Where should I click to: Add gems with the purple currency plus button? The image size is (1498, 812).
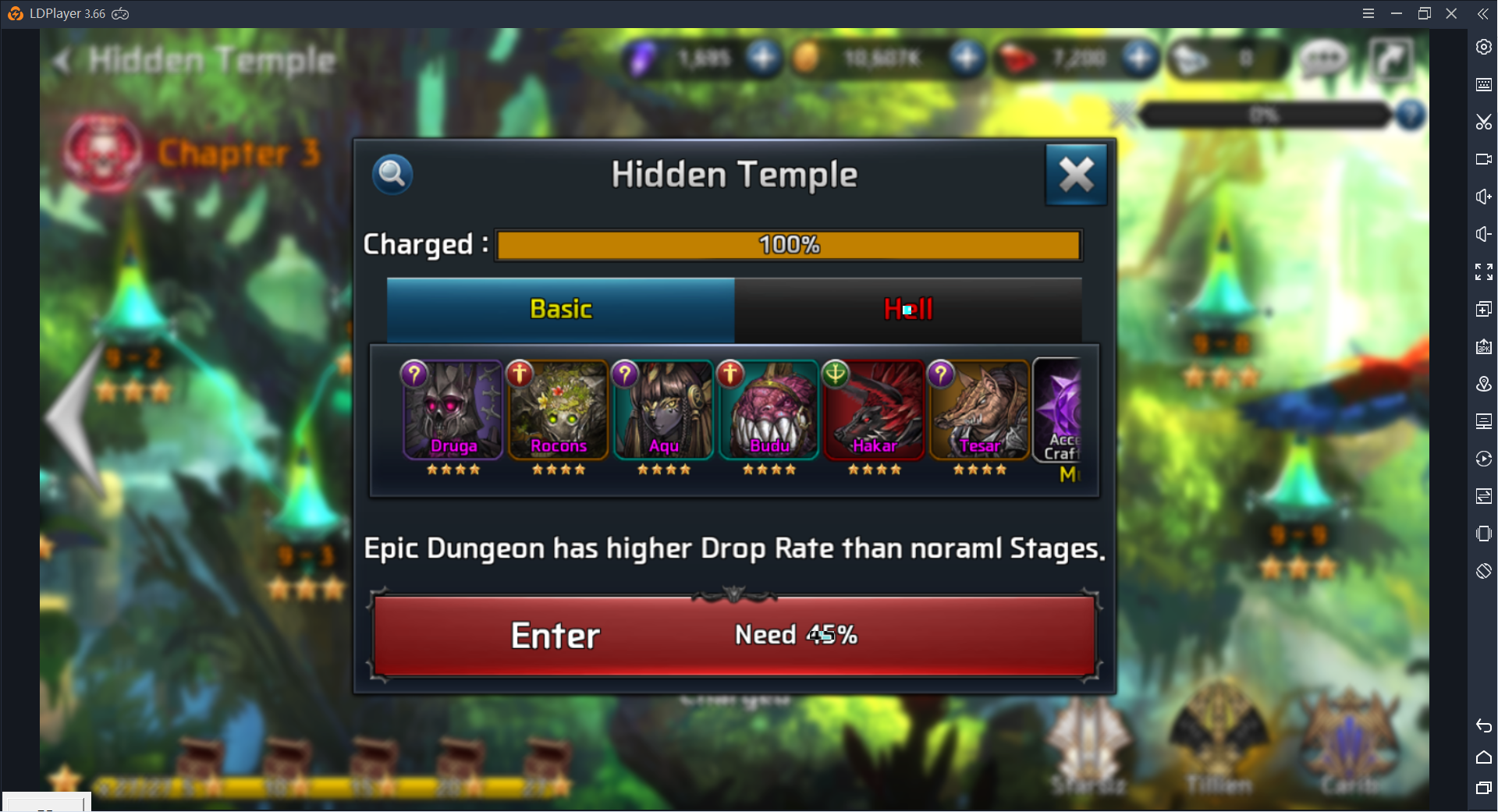[x=763, y=58]
